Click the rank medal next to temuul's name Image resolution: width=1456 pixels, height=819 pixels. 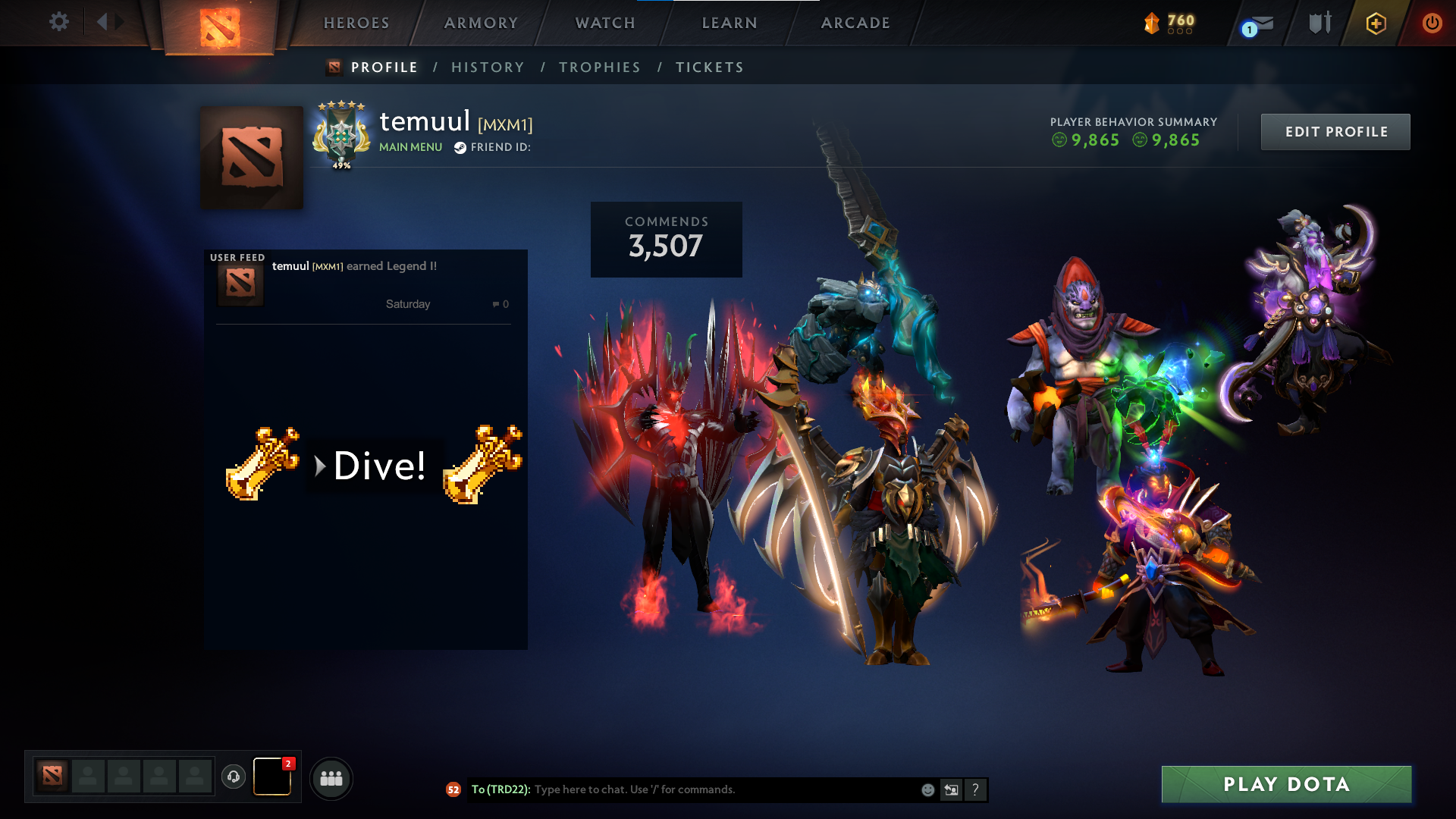click(x=341, y=136)
